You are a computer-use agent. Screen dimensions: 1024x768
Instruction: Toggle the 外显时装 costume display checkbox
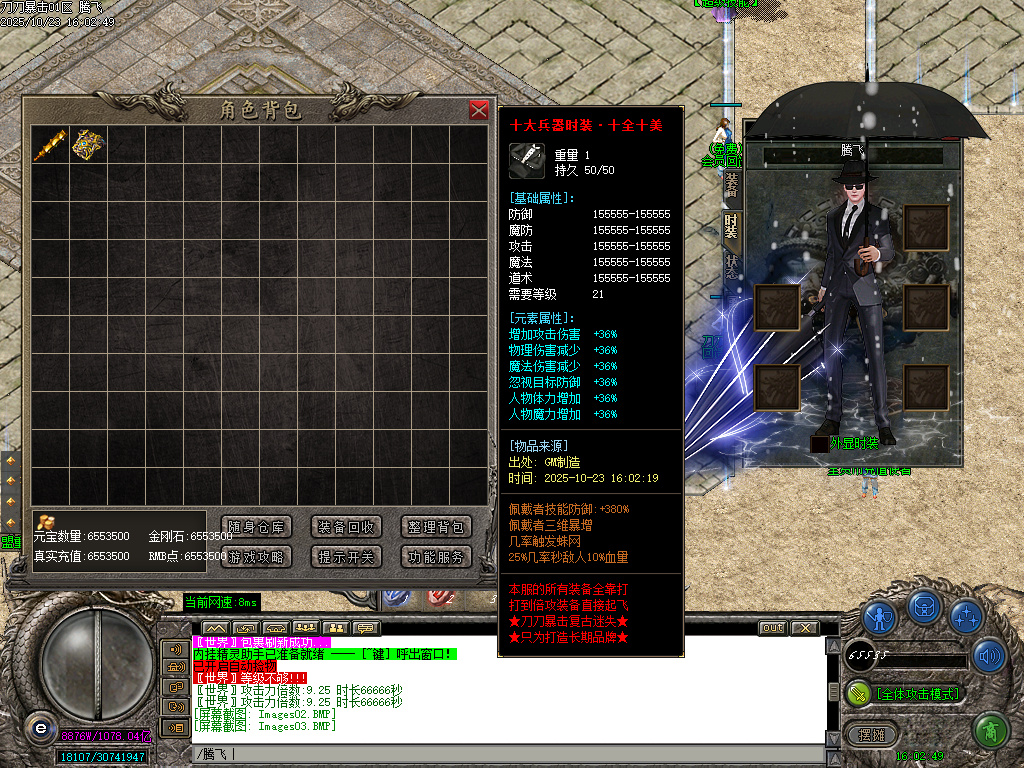pos(820,444)
